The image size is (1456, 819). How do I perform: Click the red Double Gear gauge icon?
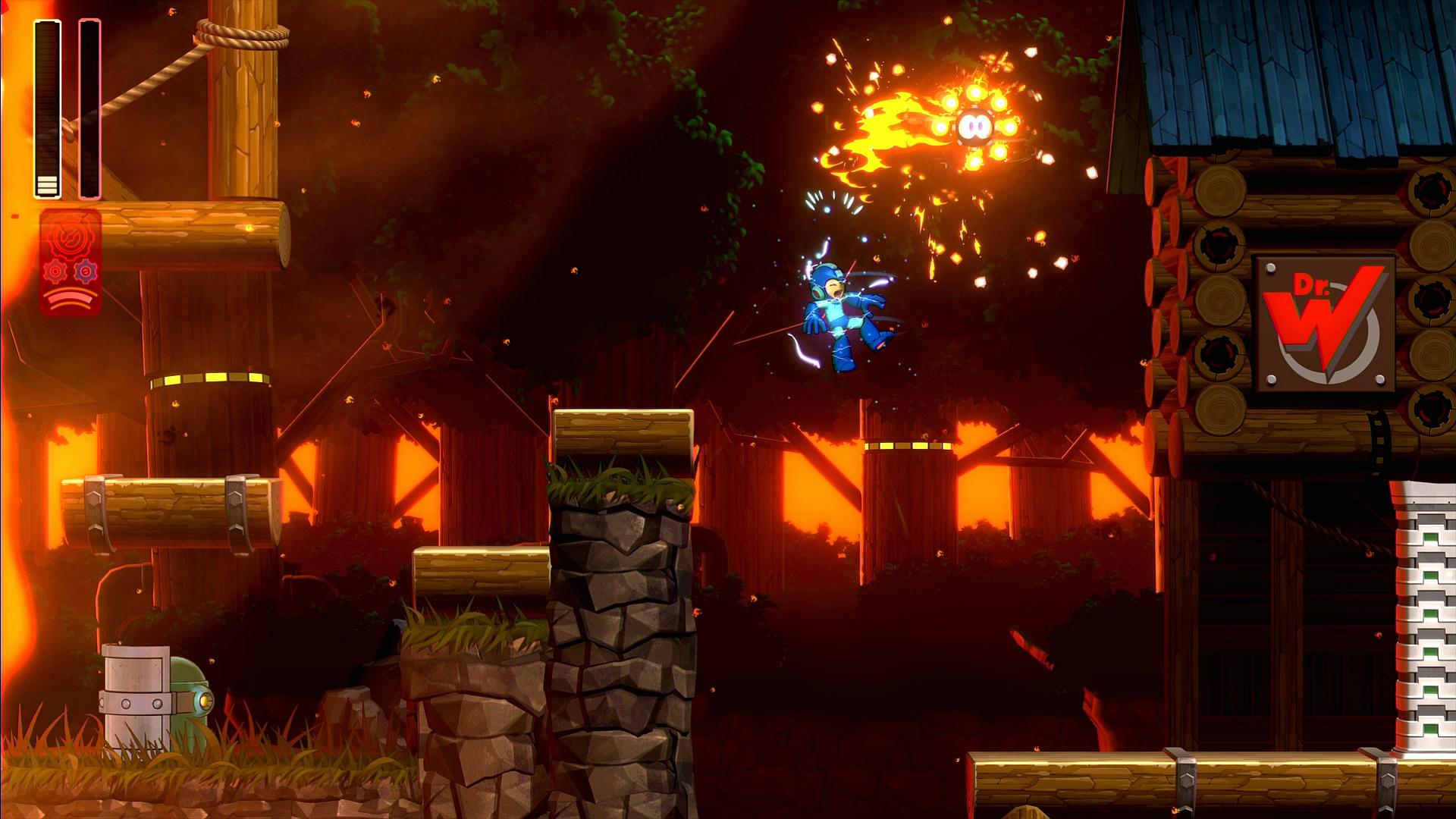(70, 262)
